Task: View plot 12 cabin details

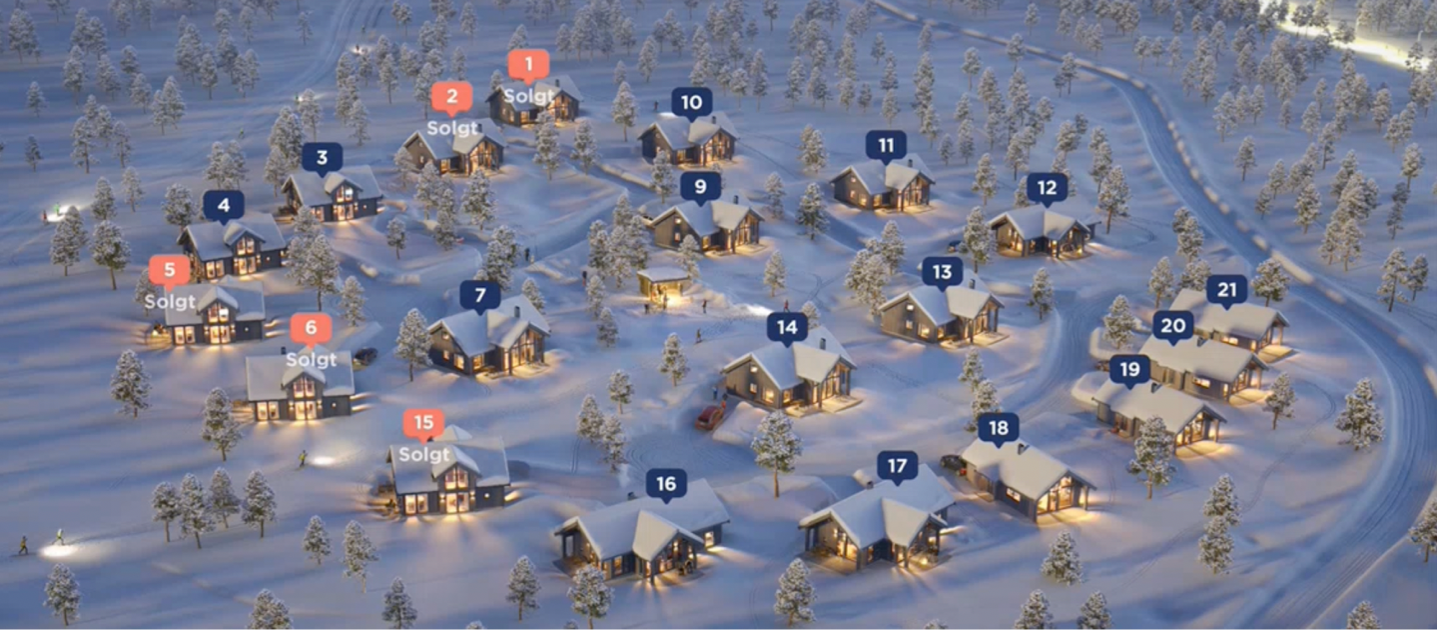Action: pos(1047,187)
